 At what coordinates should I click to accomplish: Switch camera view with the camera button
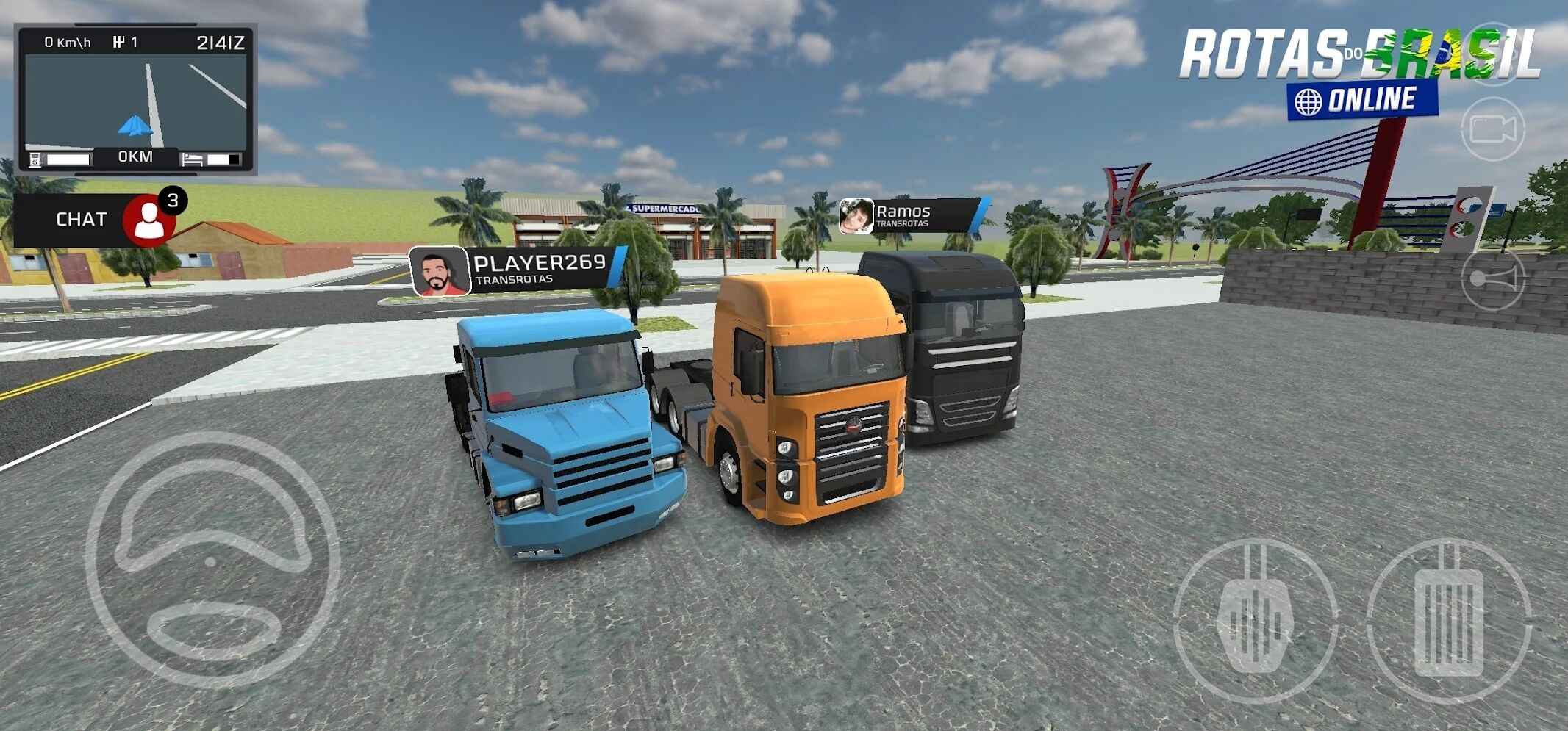click(1492, 129)
